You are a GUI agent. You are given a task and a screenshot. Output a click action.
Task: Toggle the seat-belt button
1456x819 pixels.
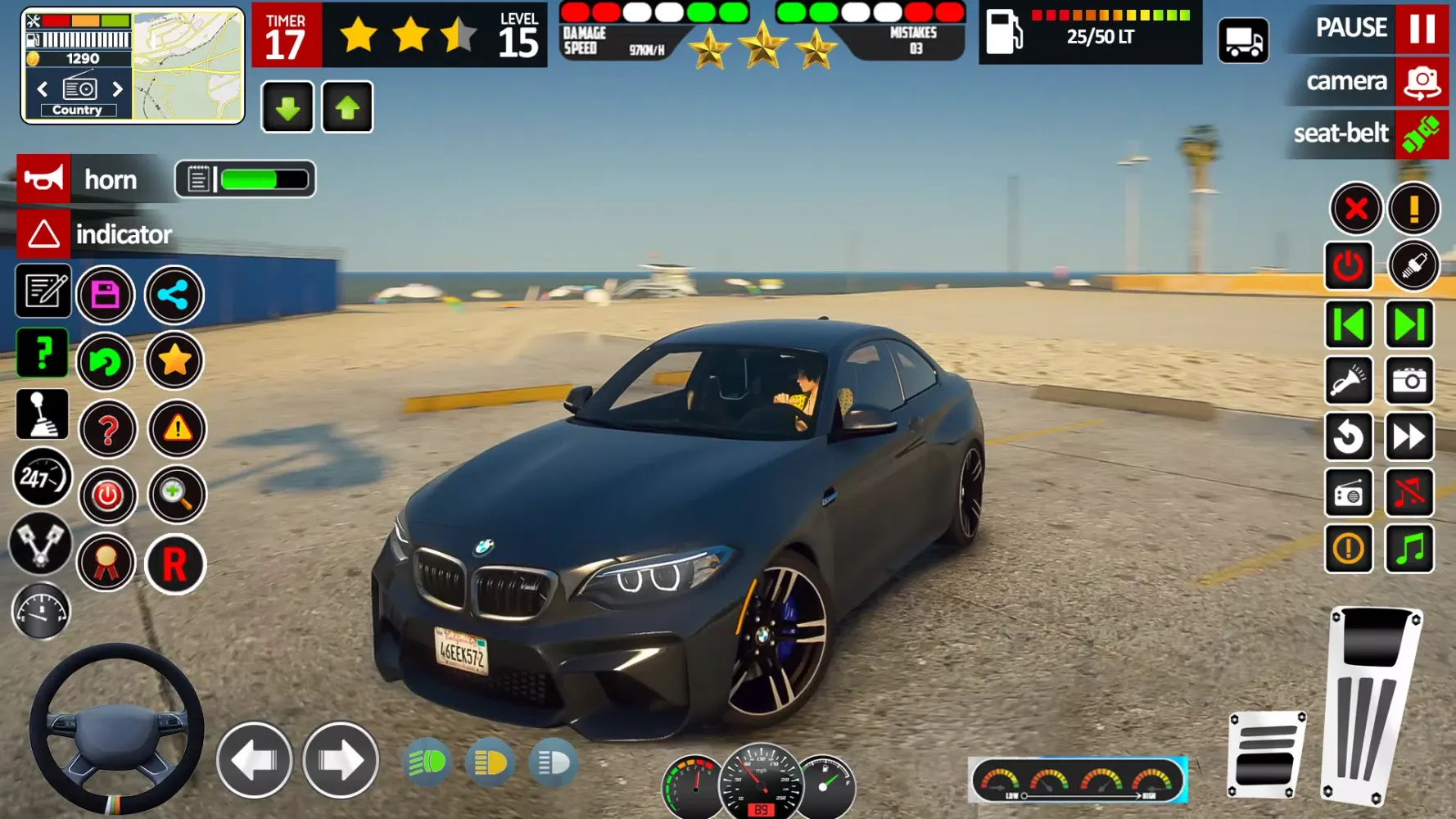pos(1422,134)
